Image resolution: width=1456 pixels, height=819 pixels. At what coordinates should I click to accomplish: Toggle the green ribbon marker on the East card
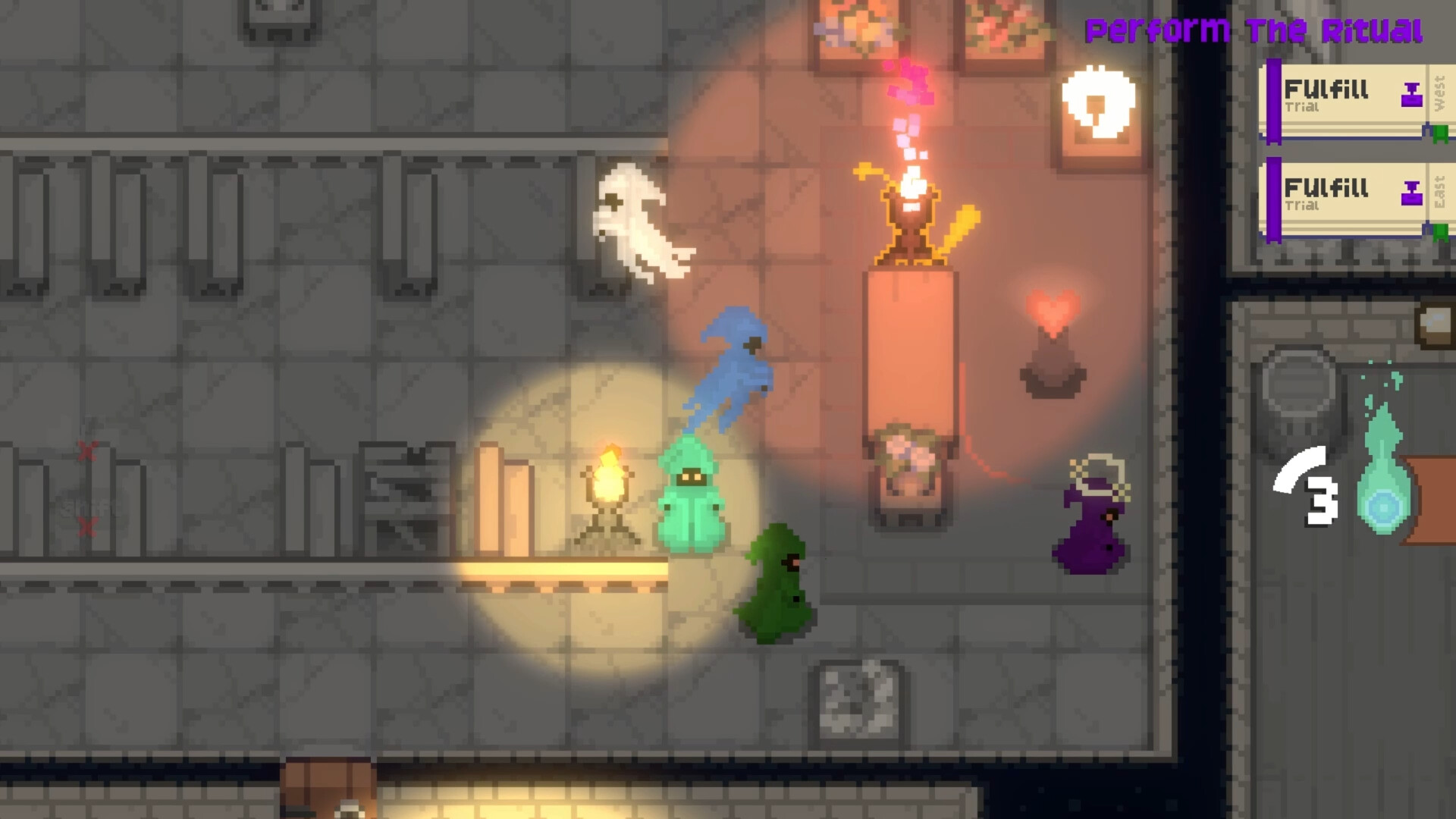click(x=1439, y=231)
